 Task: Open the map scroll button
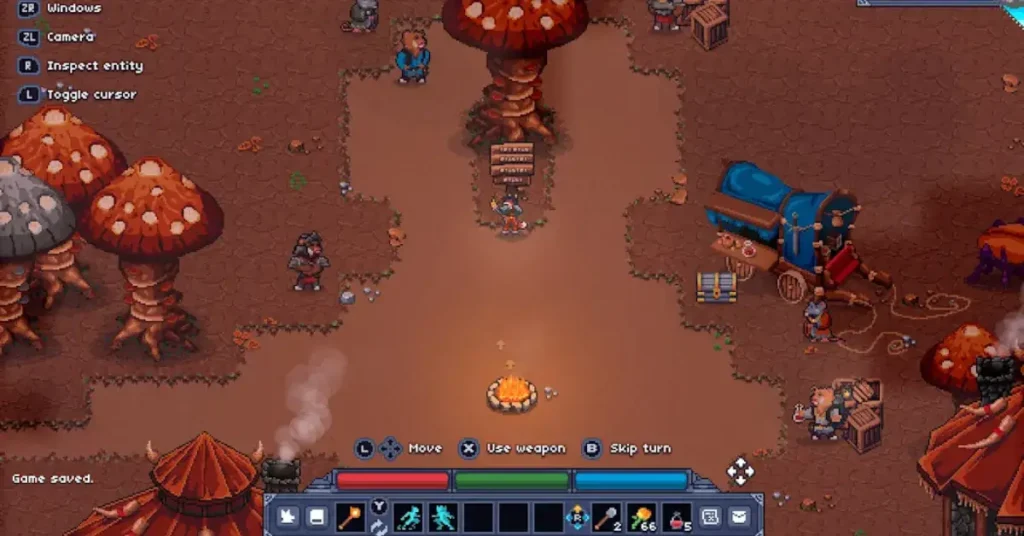[x=711, y=517]
